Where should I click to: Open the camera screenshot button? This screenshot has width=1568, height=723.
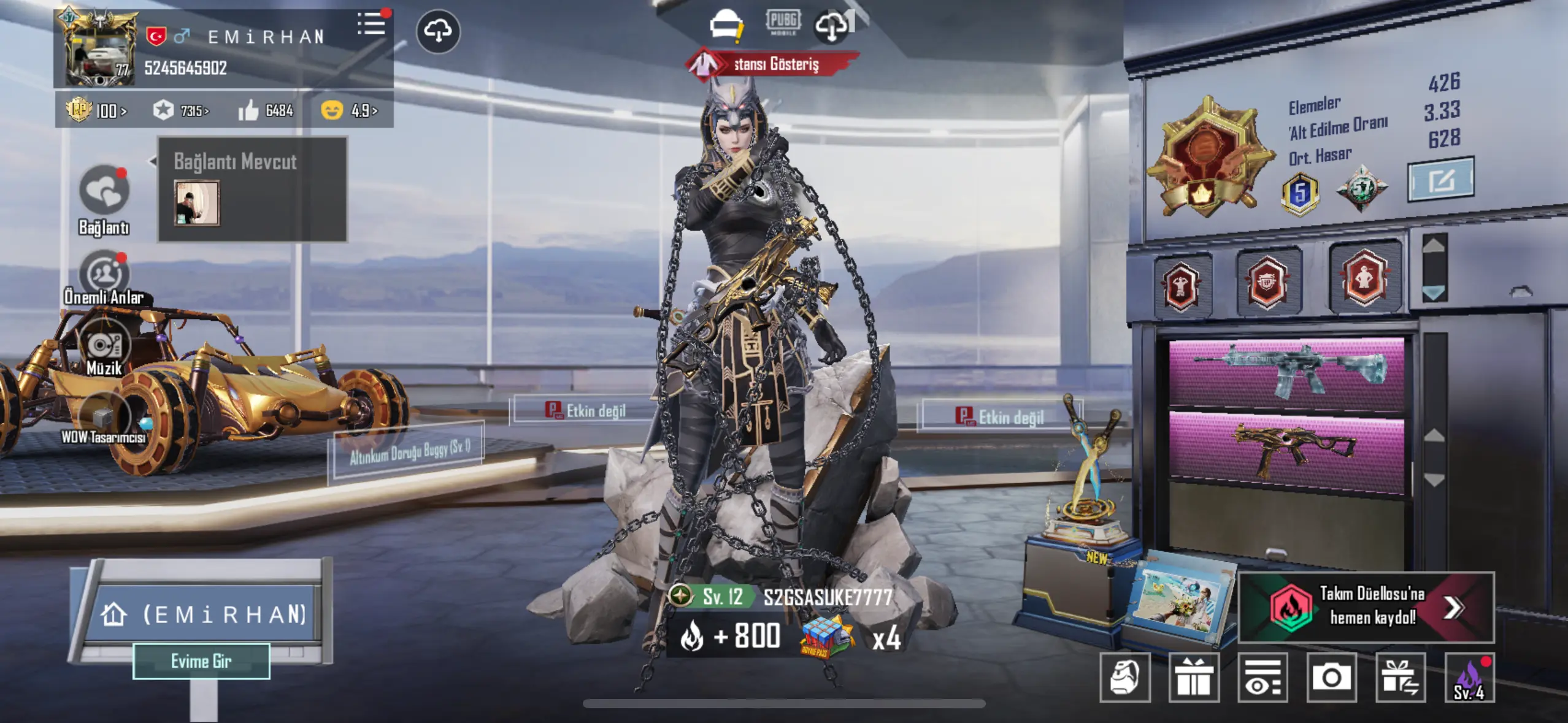pos(1331,677)
